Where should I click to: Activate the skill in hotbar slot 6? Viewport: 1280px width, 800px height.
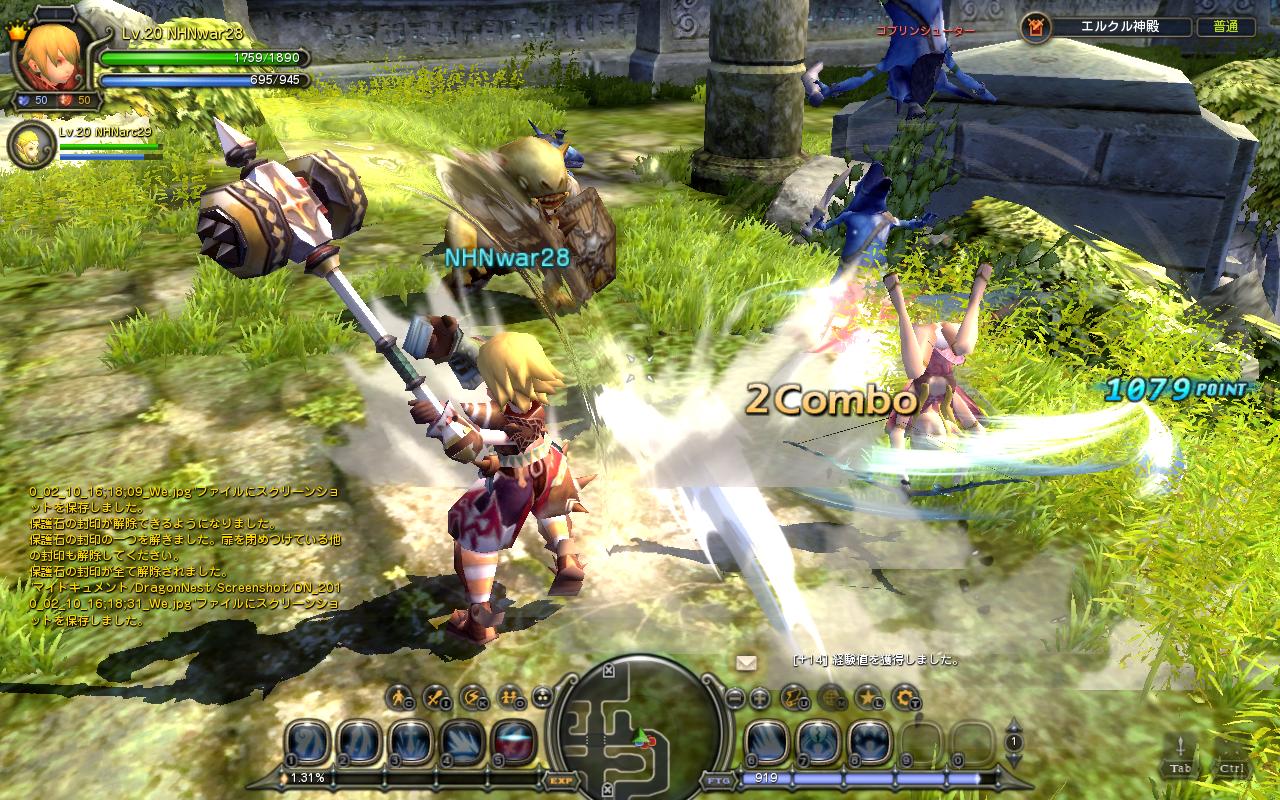(766, 742)
